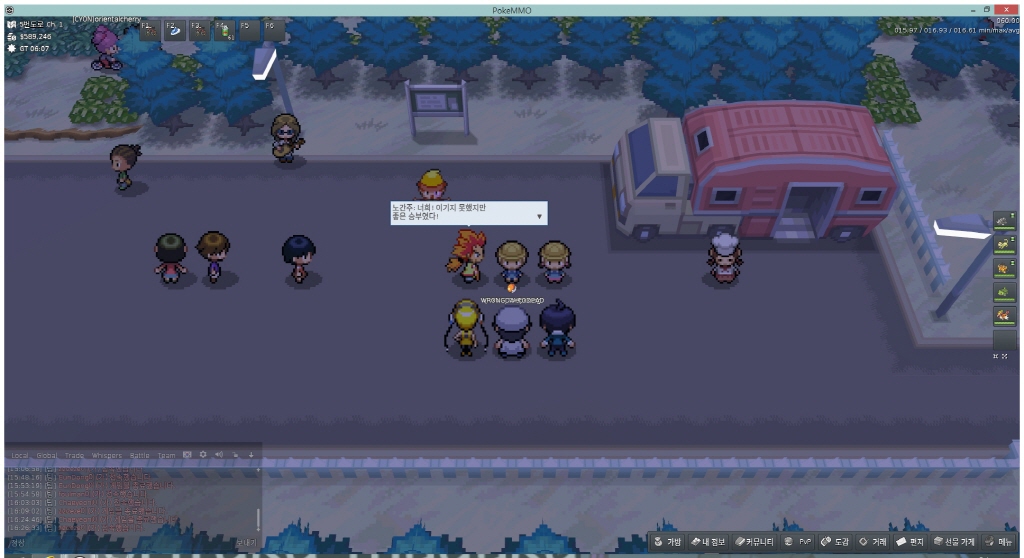Open chat settings gear icon

[x=203, y=455]
